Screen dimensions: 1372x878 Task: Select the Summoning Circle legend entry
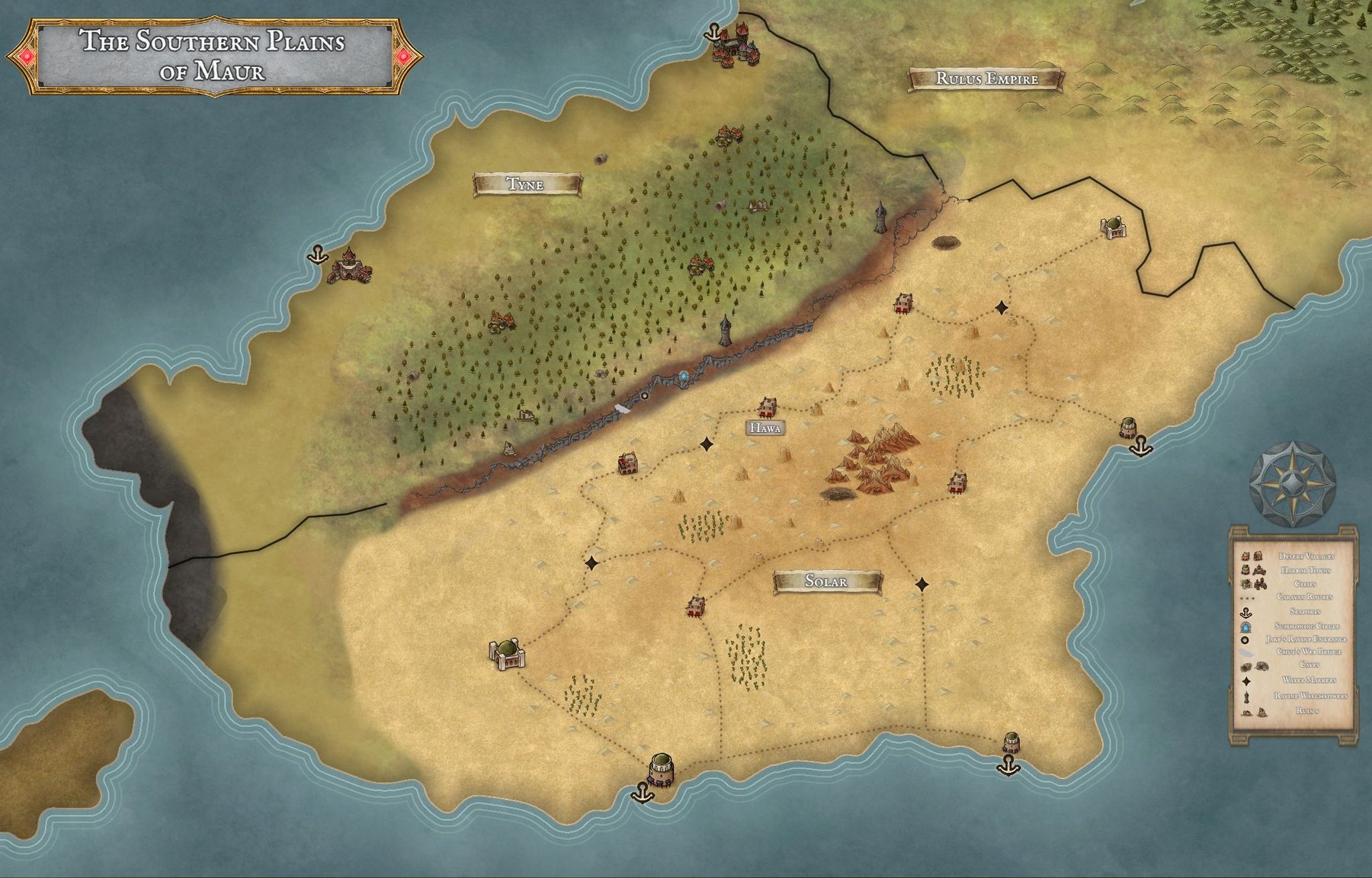[1306, 626]
